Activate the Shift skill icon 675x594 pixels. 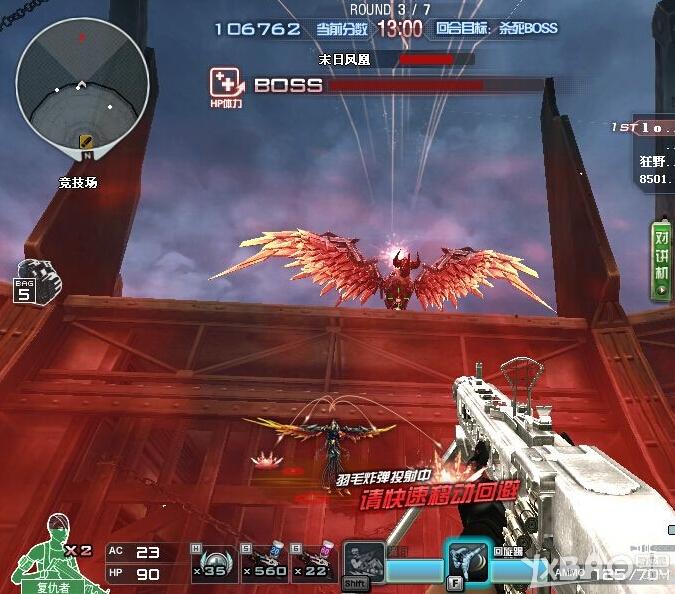pyautogui.click(x=364, y=563)
